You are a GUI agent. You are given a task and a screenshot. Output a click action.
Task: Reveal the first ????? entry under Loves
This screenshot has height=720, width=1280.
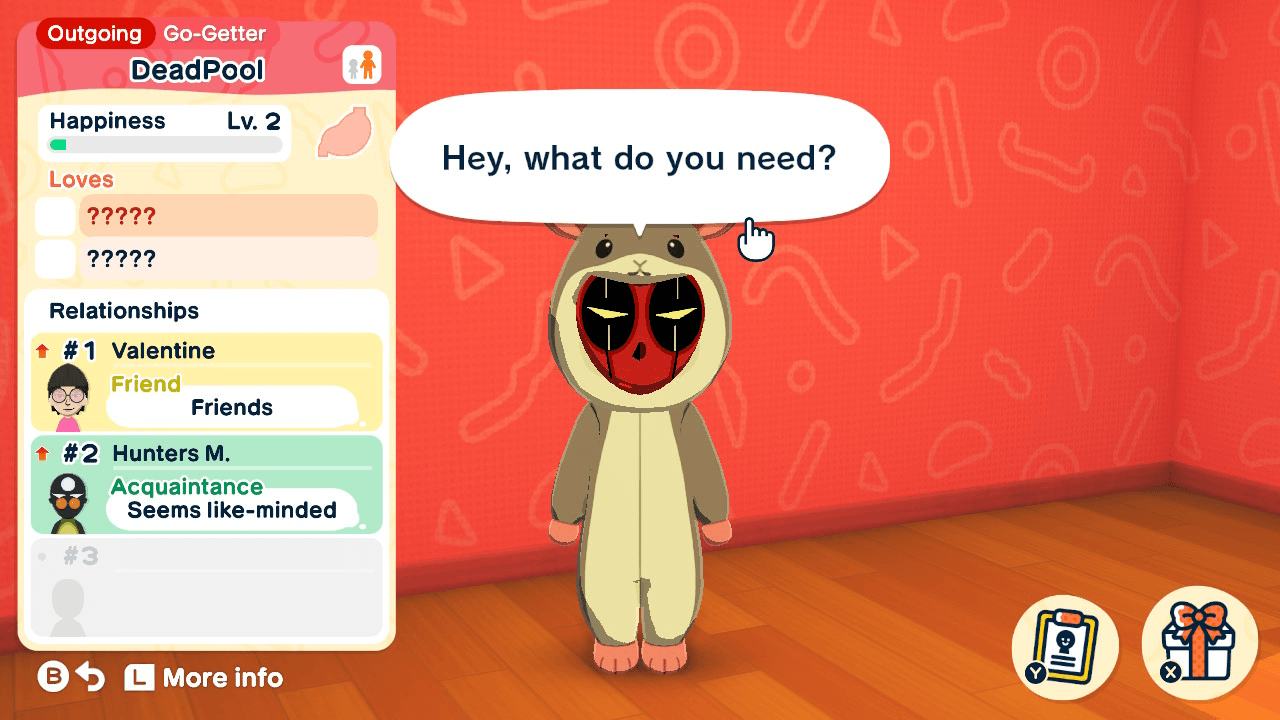click(x=228, y=215)
